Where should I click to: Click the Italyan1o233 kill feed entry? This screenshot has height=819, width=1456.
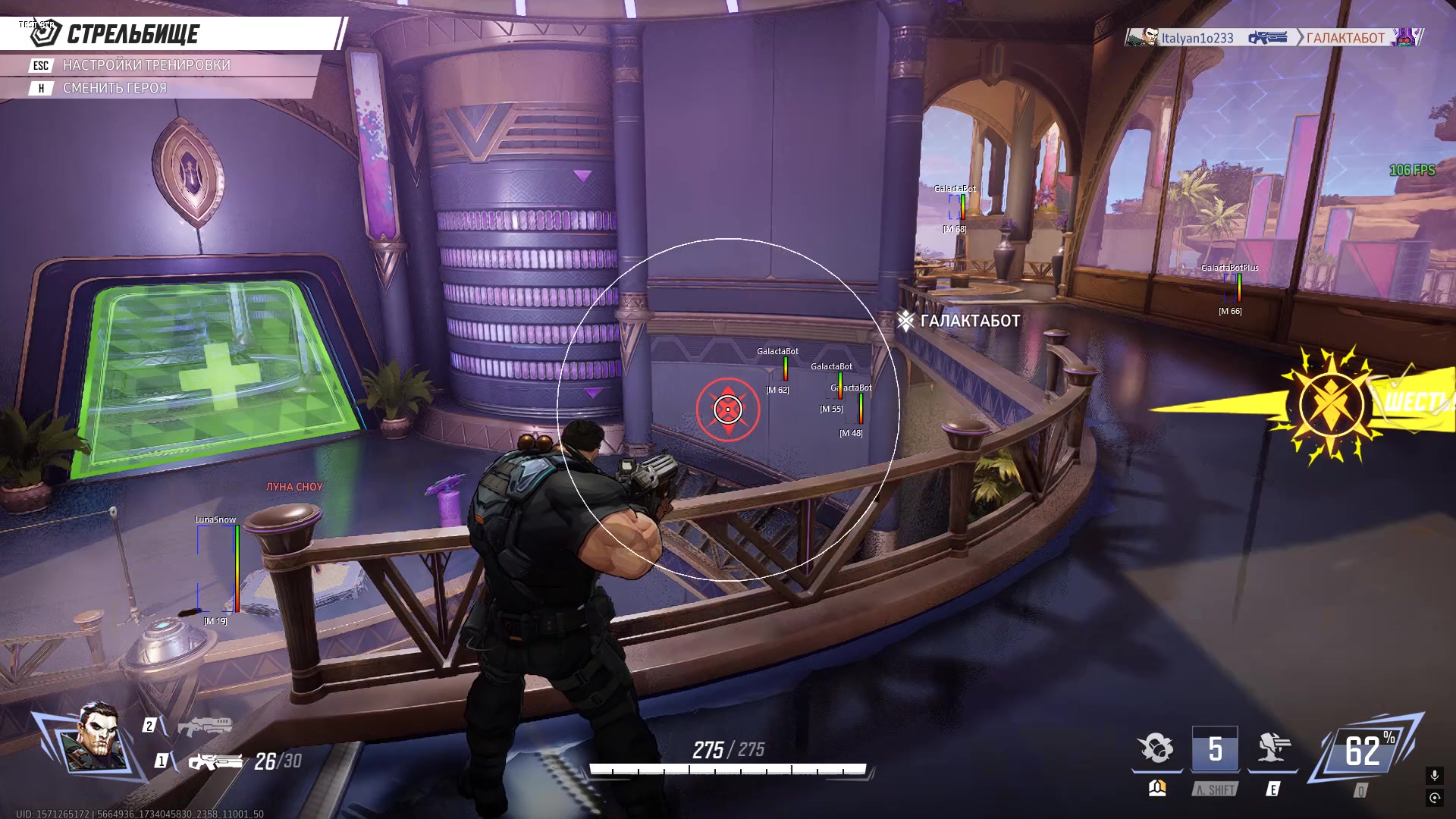coord(1197,38)
